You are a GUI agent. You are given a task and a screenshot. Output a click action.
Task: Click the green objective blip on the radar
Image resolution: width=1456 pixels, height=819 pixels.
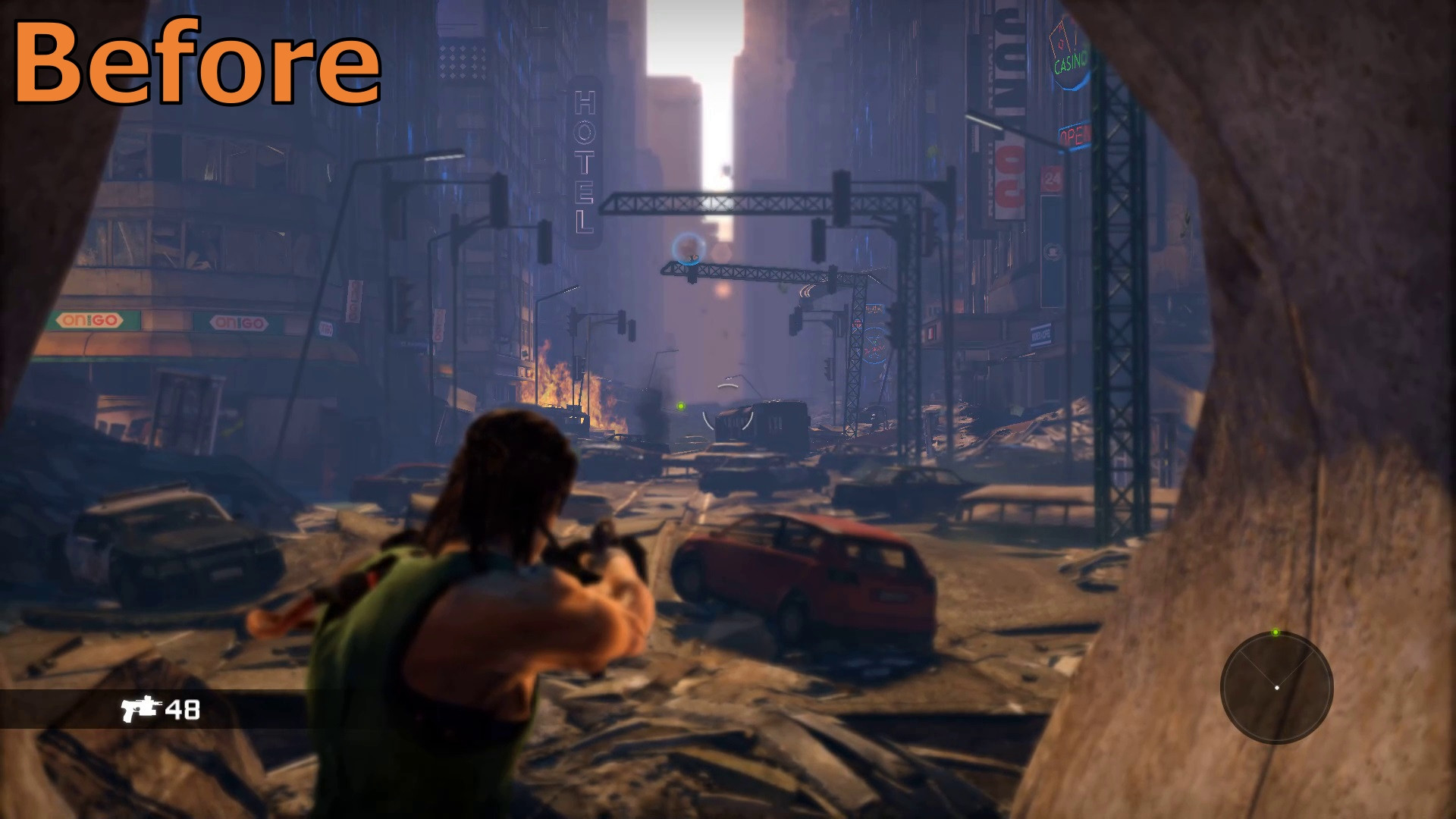(1276, 632)
